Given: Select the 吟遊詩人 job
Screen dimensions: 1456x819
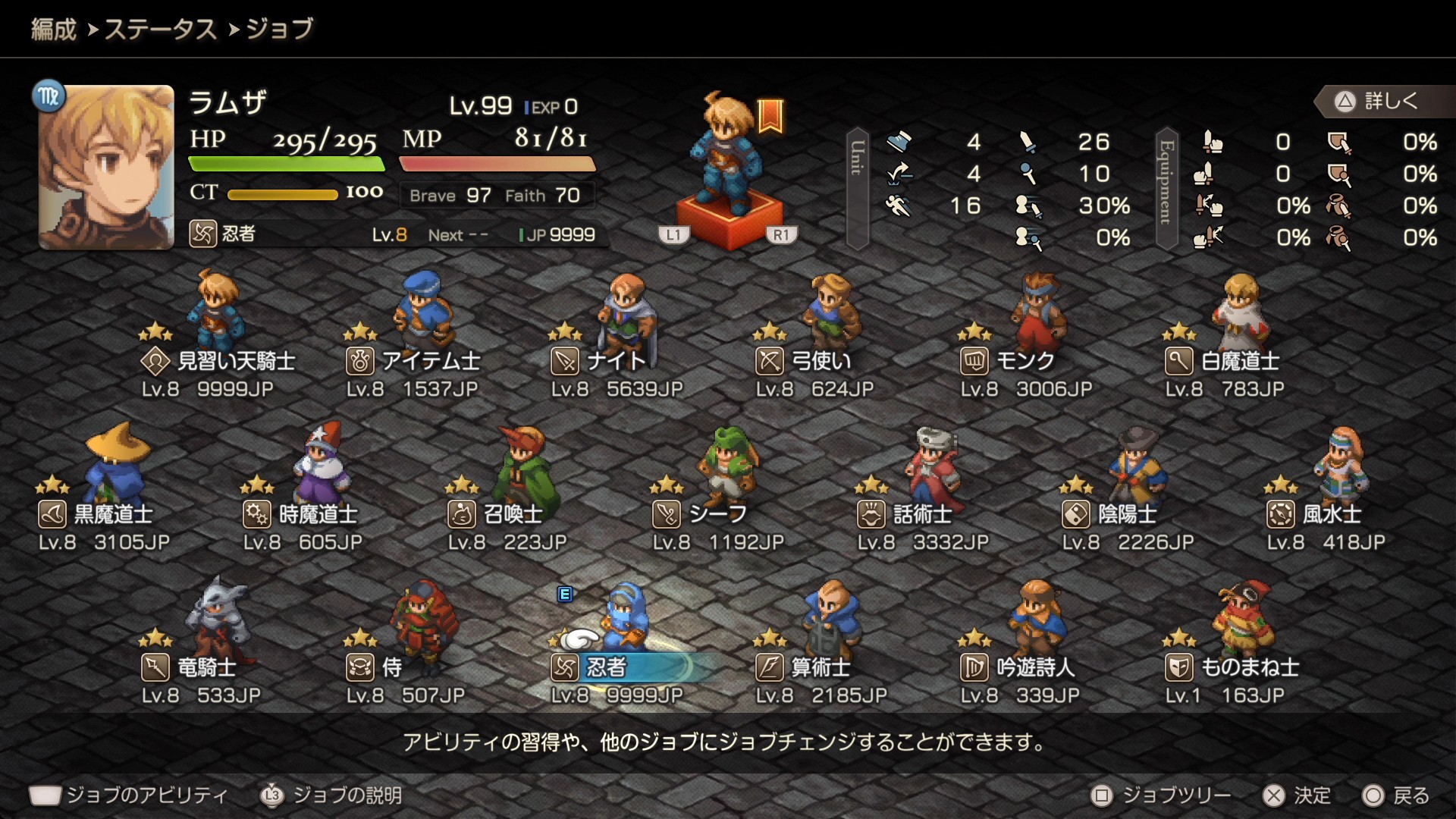Looking at the screenshot, I should point(1018,667).
